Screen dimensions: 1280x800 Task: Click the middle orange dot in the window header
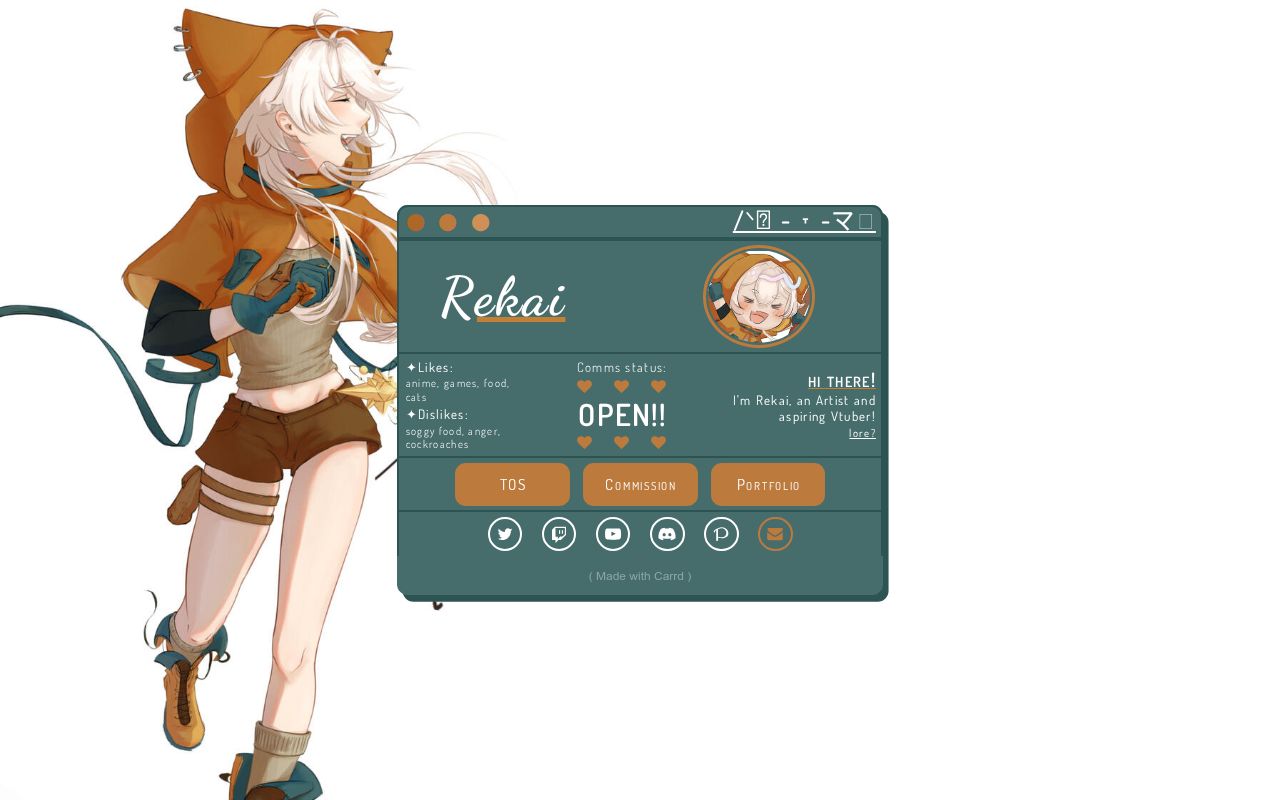click(448, 223)
